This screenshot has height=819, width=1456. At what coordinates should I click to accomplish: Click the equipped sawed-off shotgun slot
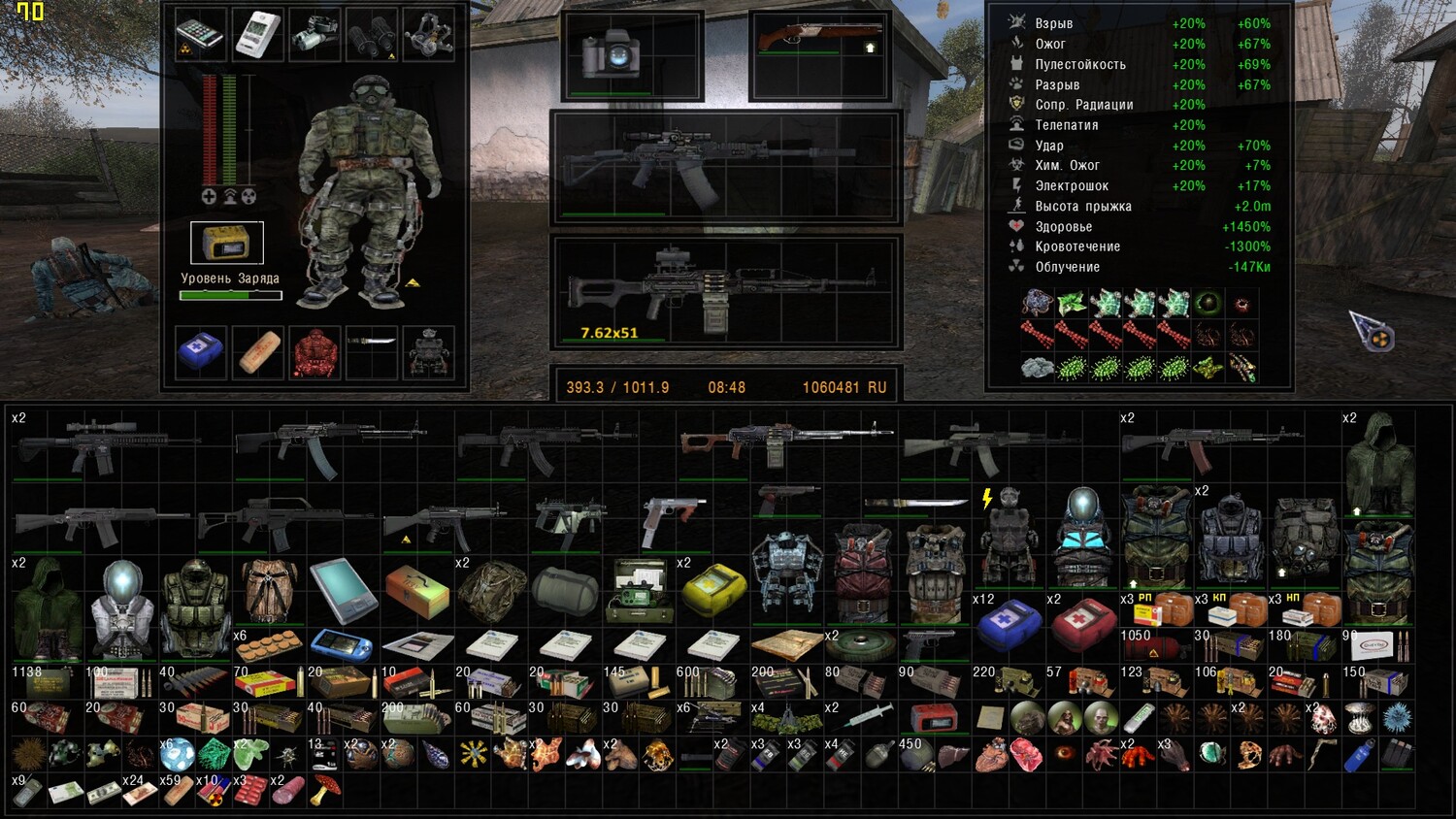point(820,44)
